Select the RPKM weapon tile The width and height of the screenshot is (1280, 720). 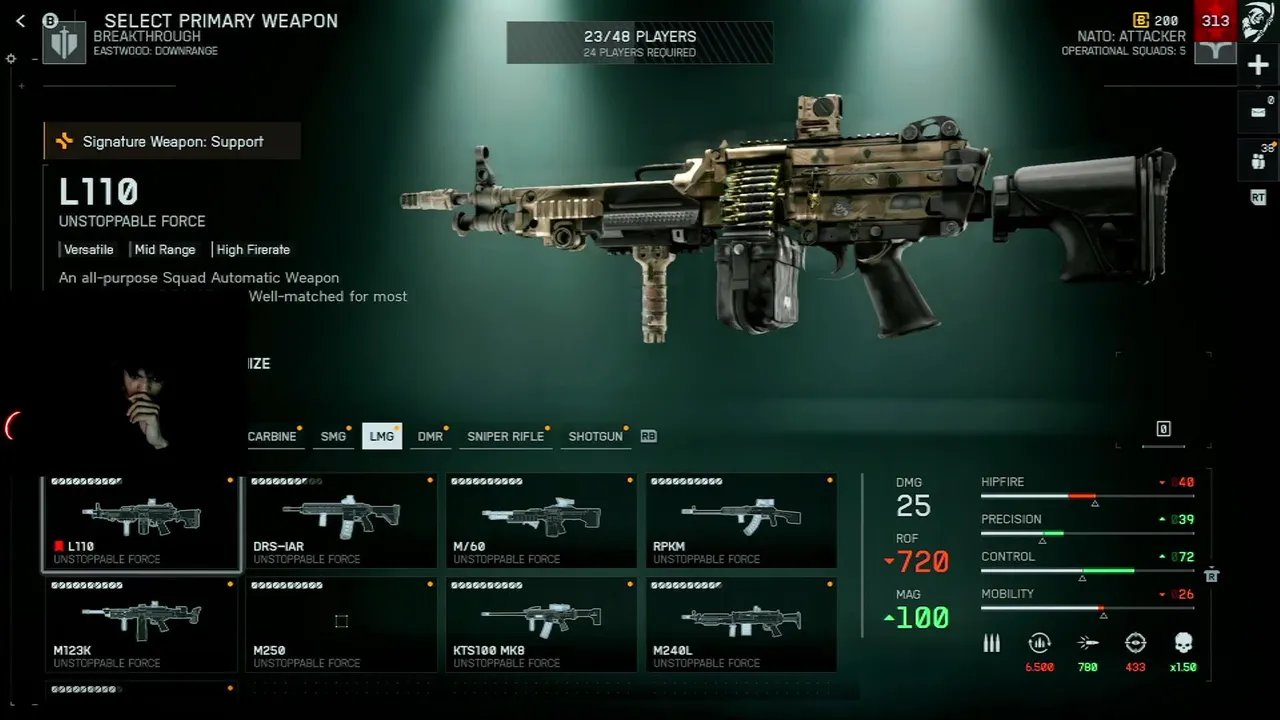coord(741,521)
